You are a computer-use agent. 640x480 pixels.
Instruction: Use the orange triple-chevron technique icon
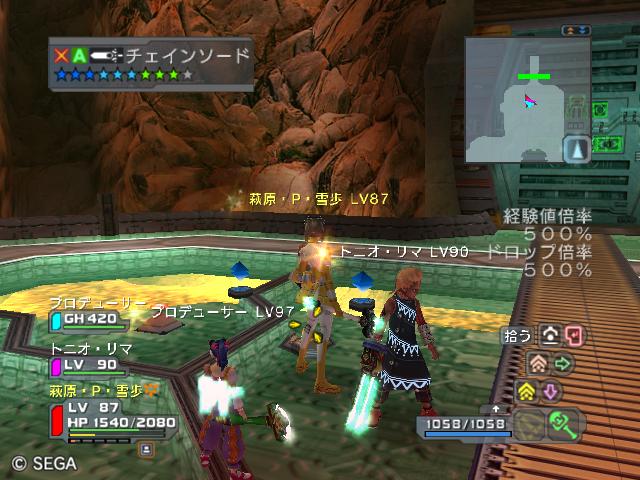tap(537, 363)
